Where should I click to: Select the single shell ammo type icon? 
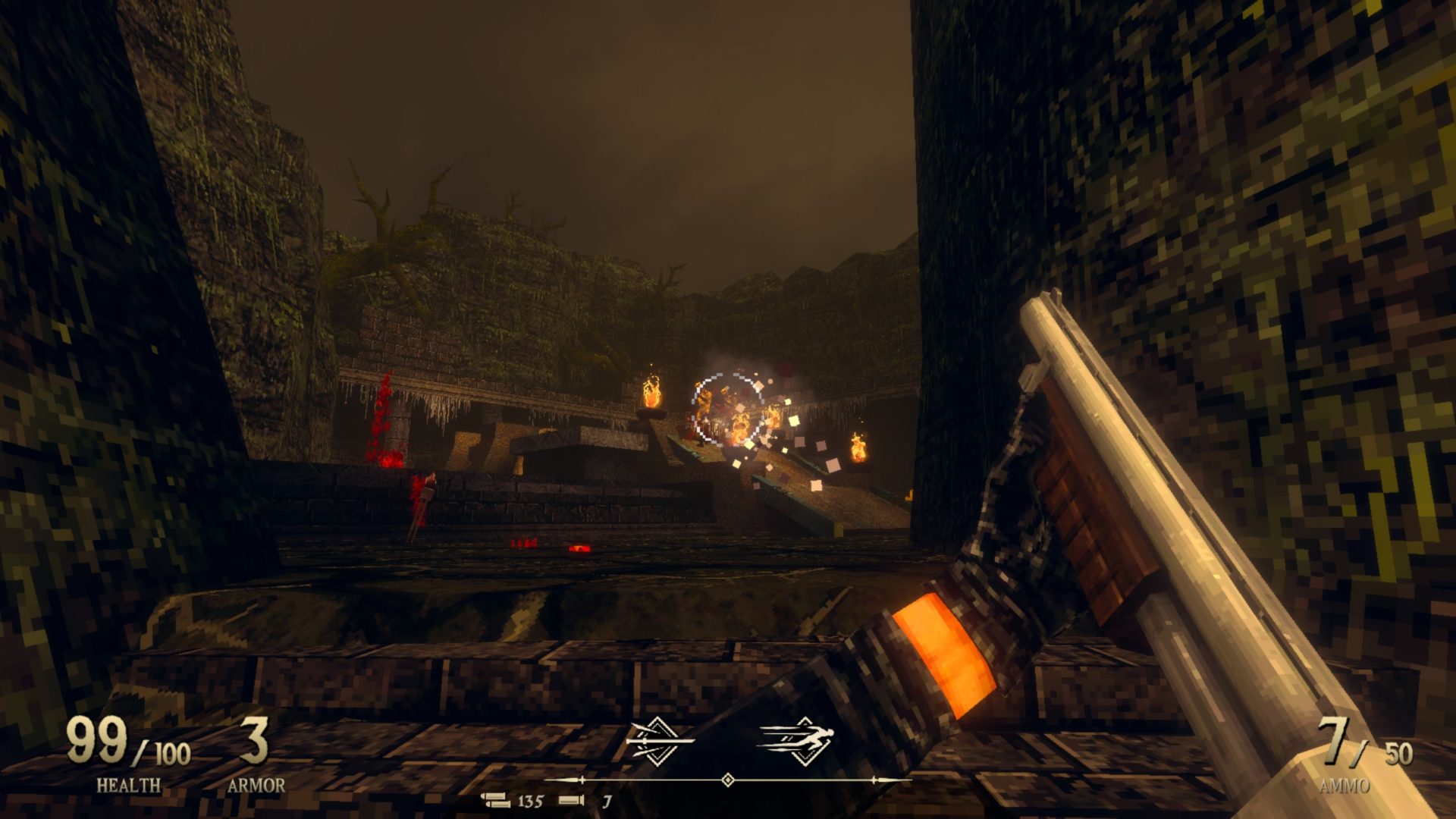pyautogui.click(x=571, y=800)
